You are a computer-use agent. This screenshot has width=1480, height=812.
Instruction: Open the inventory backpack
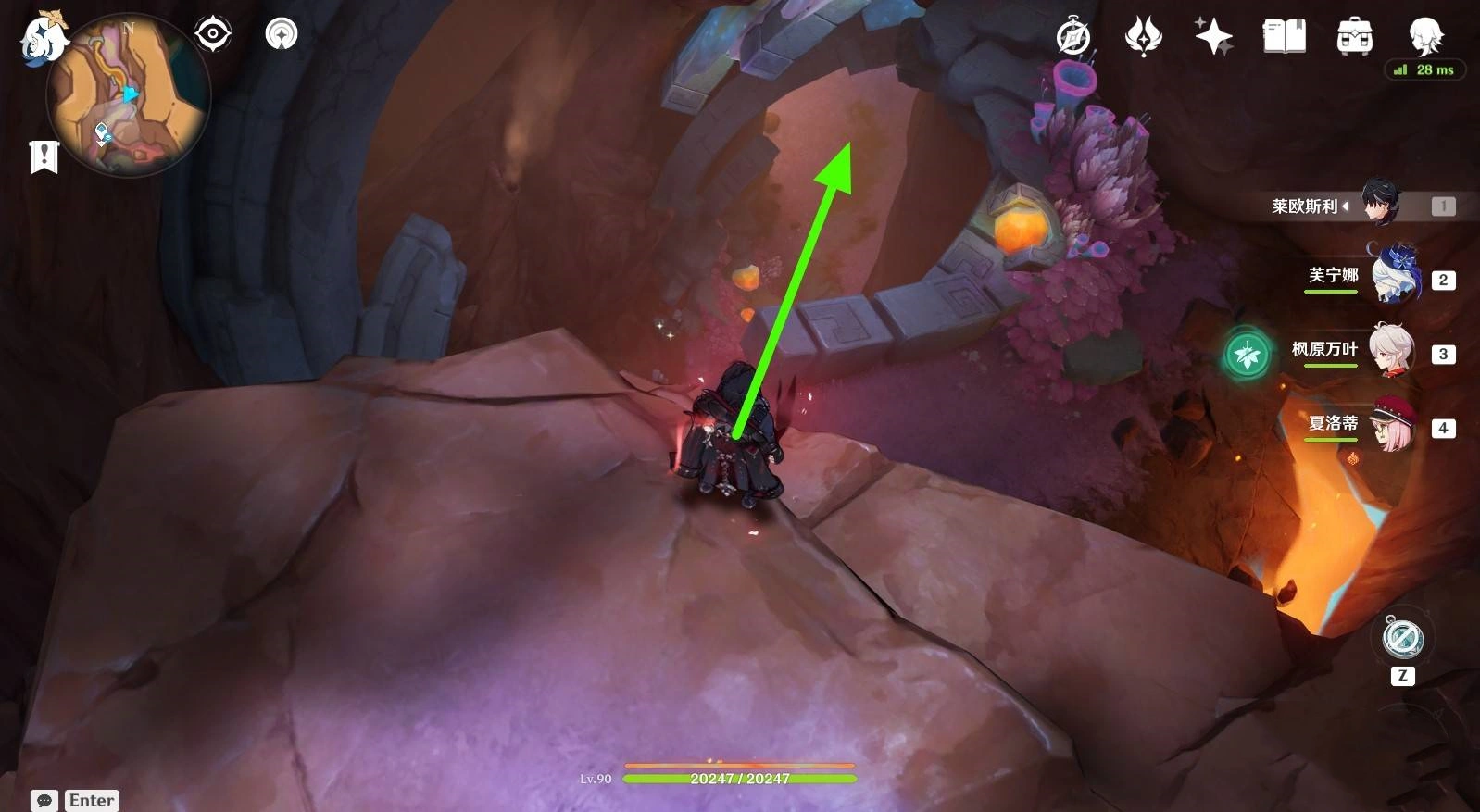1354,37
